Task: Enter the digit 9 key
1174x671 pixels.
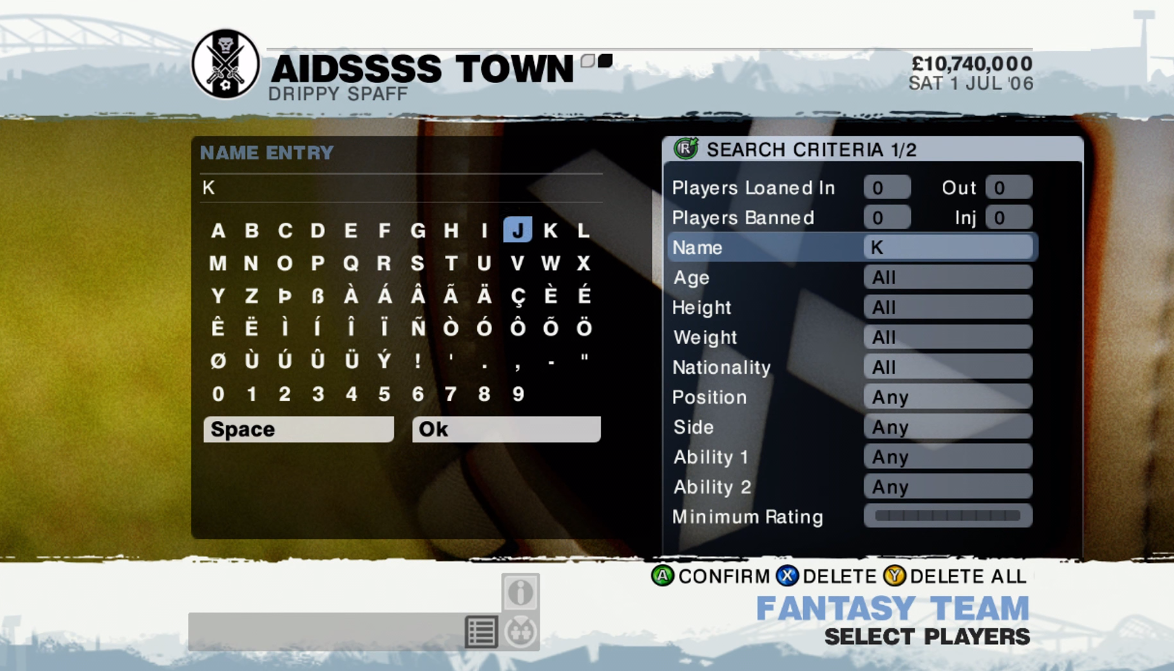Action: (518, 394)
